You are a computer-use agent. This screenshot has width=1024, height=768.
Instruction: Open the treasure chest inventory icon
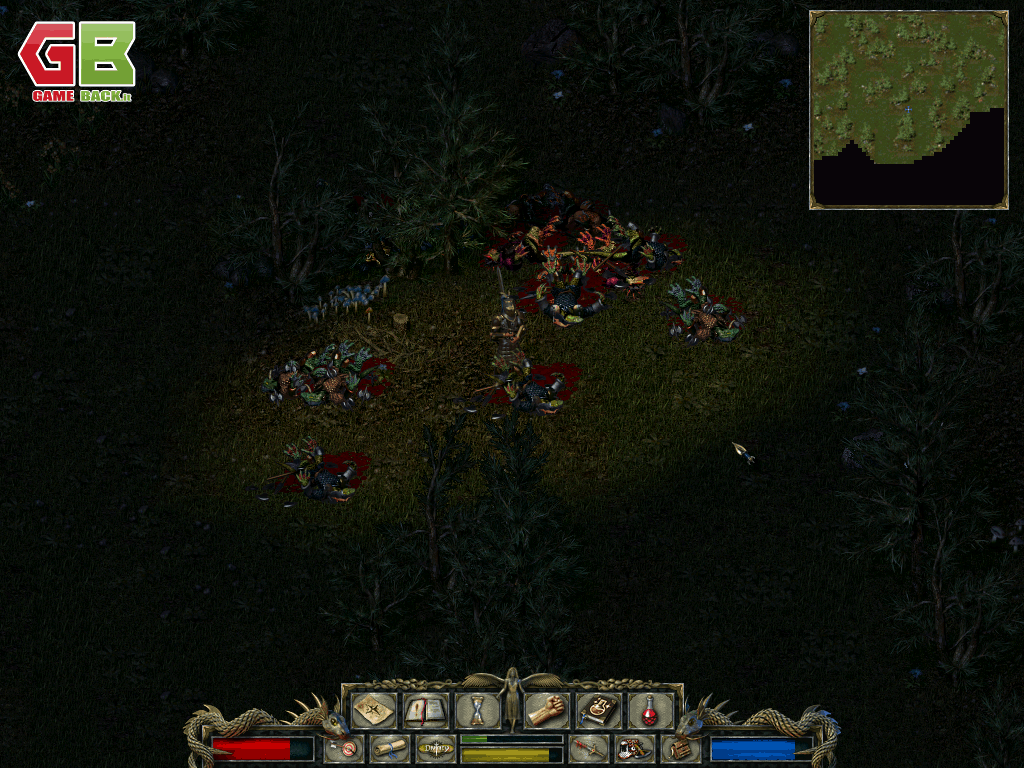point(679,748)
